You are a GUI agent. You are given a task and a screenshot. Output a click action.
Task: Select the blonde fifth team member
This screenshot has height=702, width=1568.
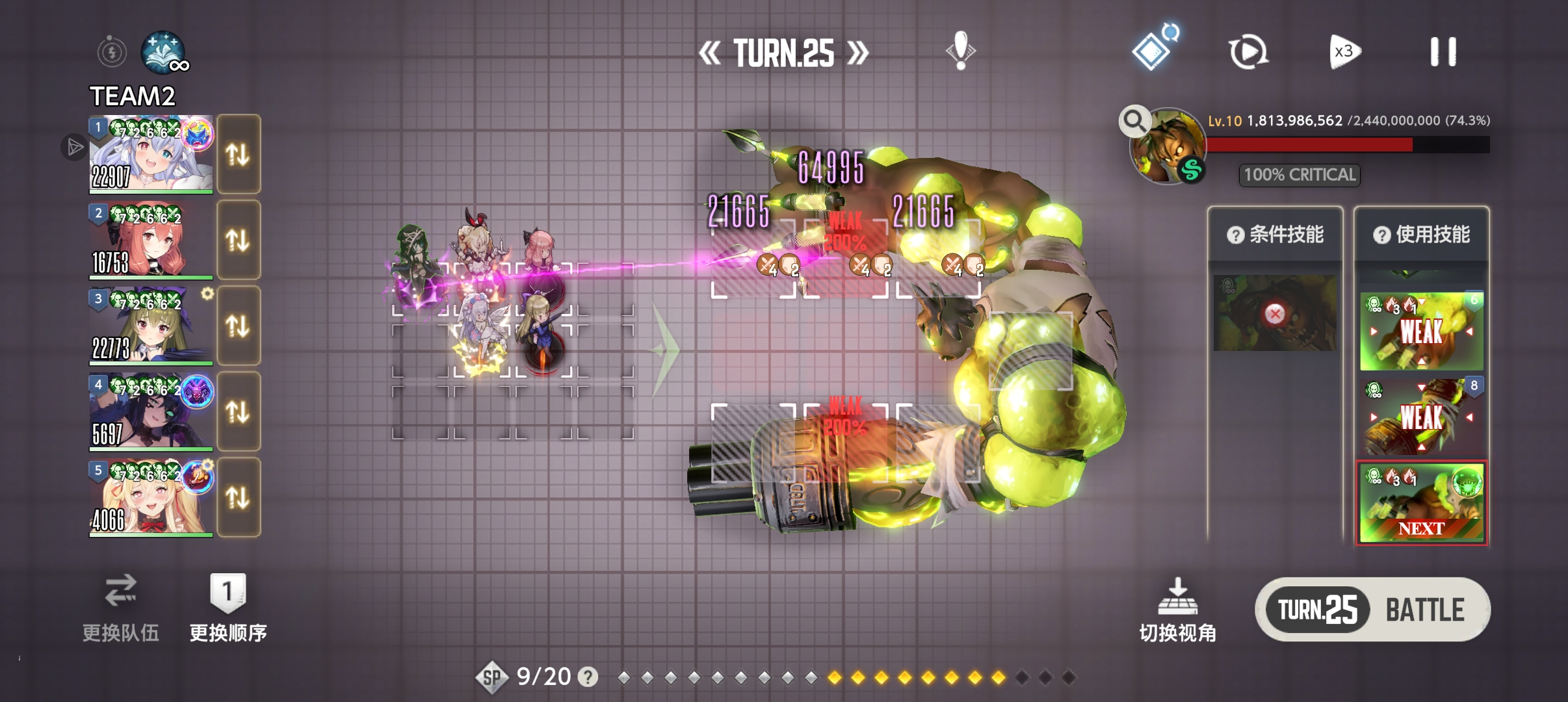pyautogui.click(x=151, y=498)
